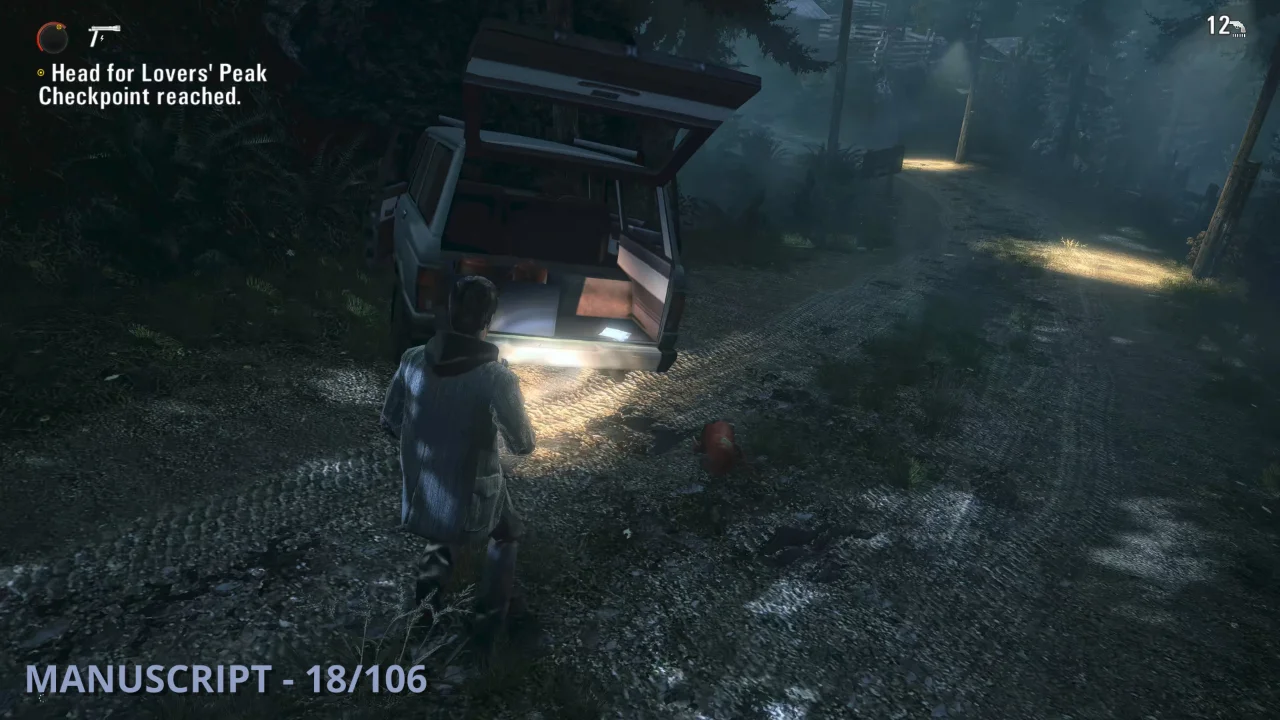Toggle the objective marker visibility
This screenshot has width=1280, height=720.
click(x=42, y=73)
